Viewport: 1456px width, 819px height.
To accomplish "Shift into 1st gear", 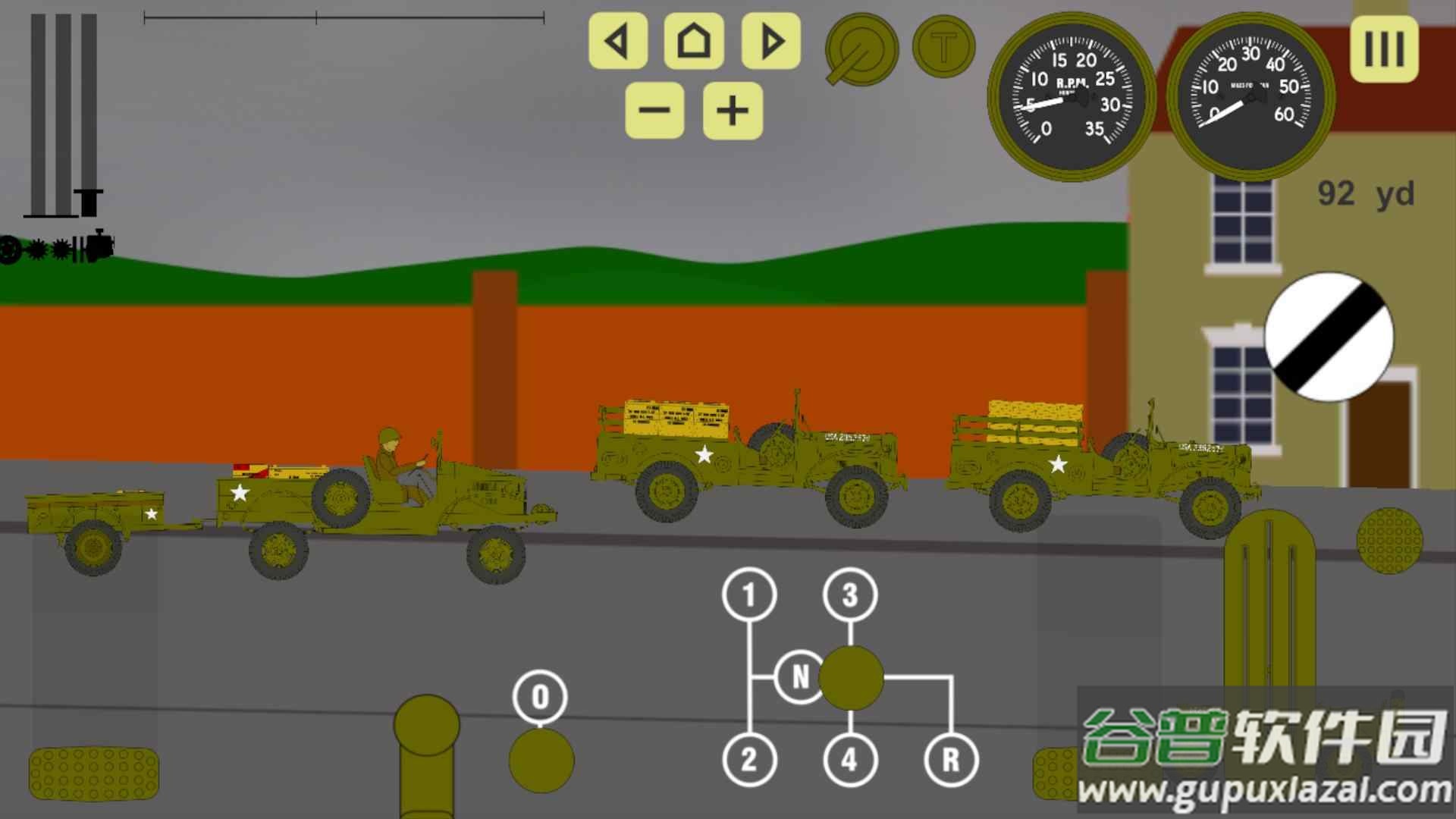I will point(749,595).
